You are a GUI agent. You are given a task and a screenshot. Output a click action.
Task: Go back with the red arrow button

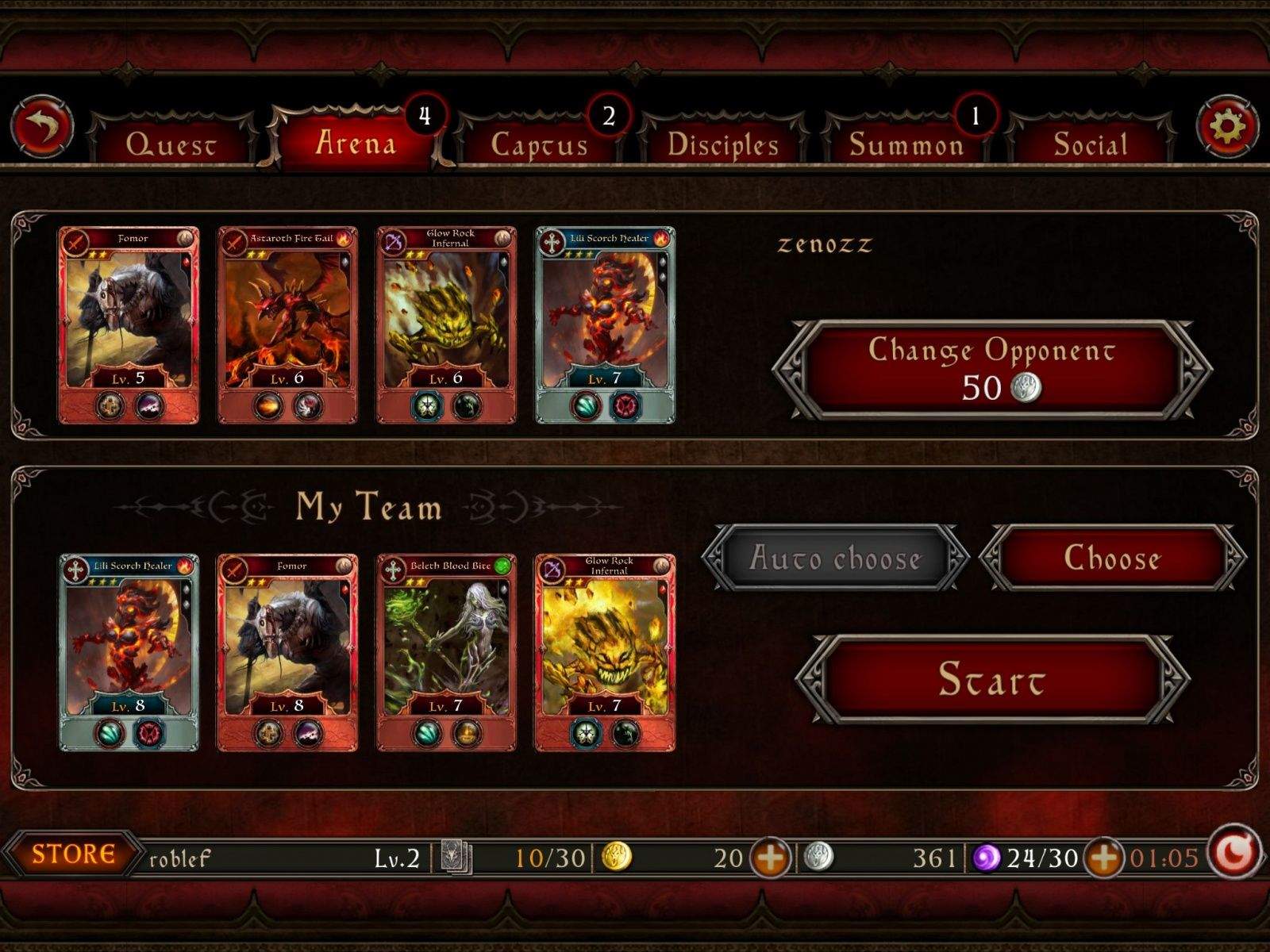42,127
